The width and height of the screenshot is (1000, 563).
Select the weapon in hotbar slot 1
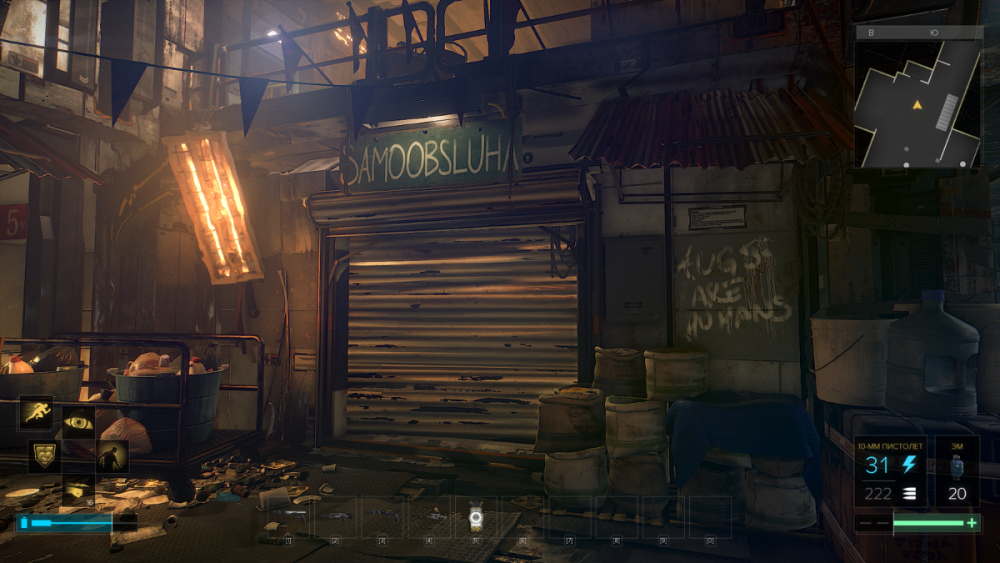290,516
